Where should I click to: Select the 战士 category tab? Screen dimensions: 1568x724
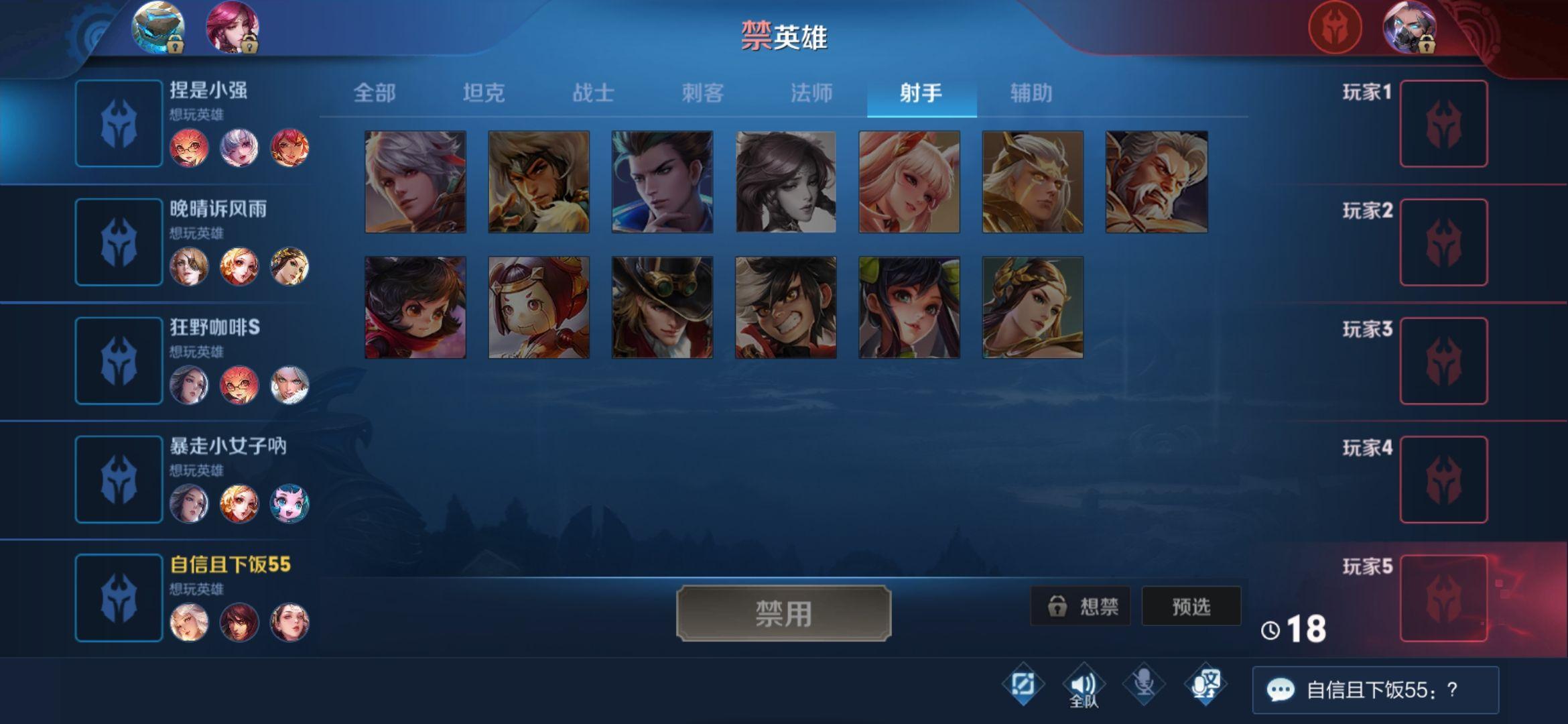pyautogui.click(x=593, y=93)
